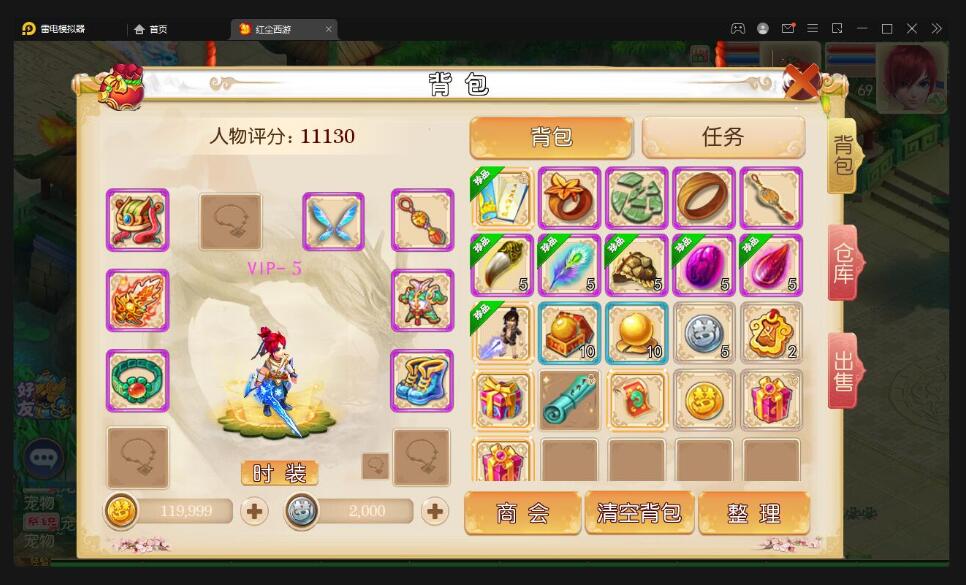The image size is (966, 585).
Task: Switch to the 任务 tab
Action: (723, 137)
